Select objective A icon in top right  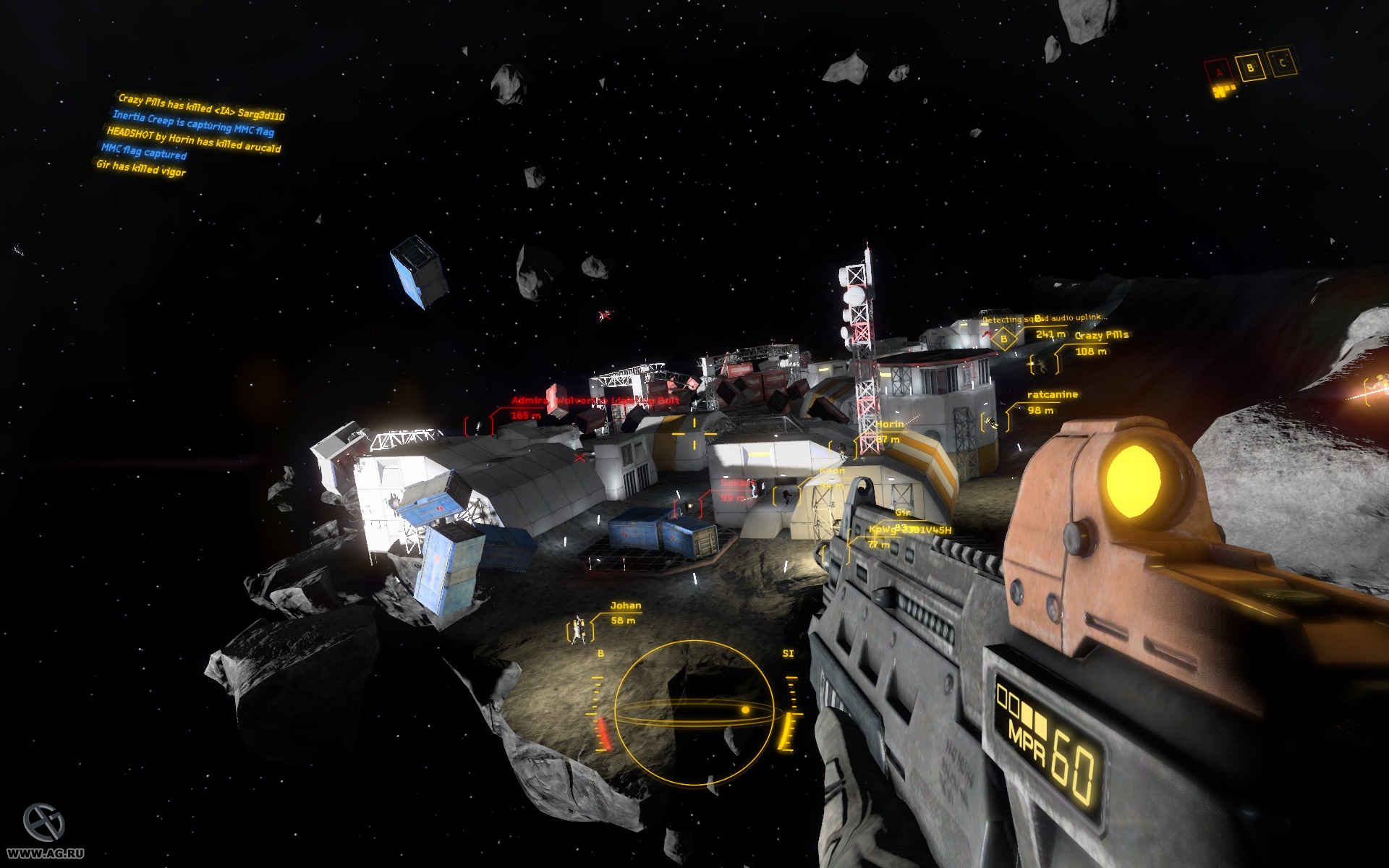1219,72
